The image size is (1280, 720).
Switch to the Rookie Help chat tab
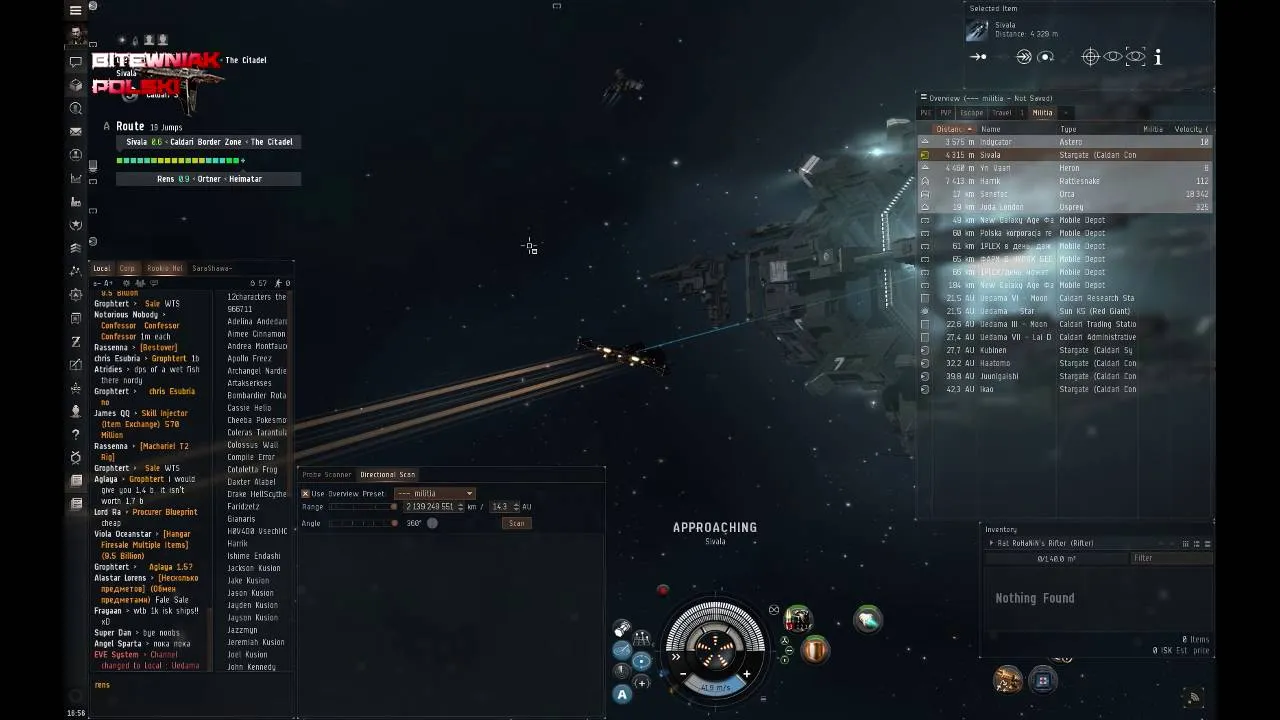pos(164,268)
